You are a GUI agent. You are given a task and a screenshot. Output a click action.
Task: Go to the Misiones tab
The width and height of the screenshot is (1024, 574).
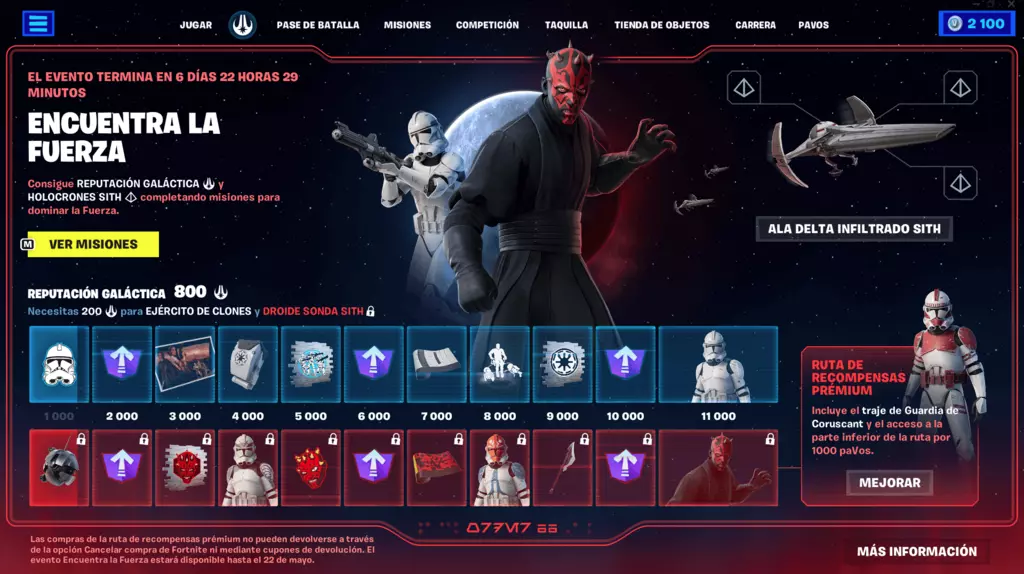click(407, 25)
